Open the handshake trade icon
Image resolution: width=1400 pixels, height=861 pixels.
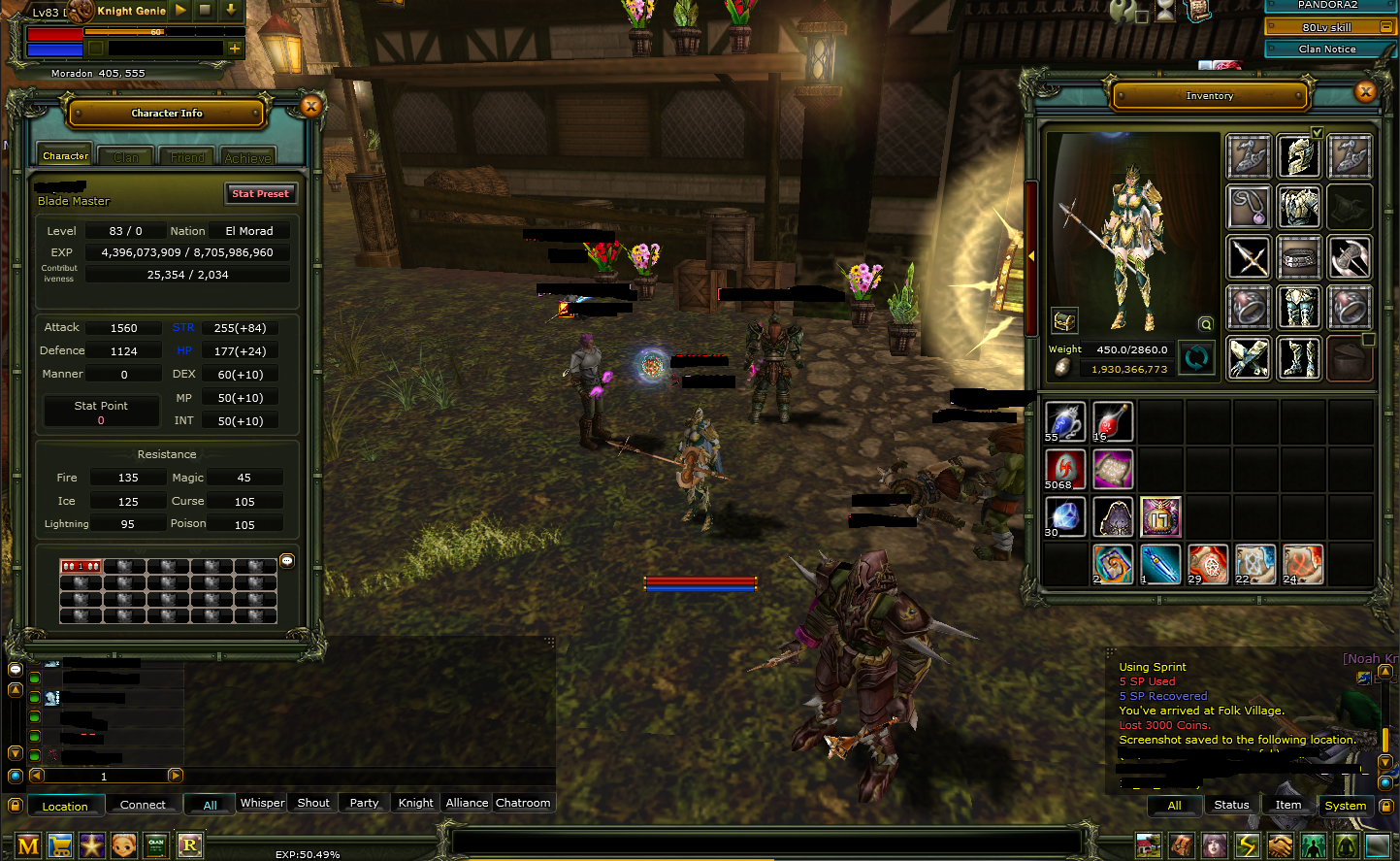1280,845
